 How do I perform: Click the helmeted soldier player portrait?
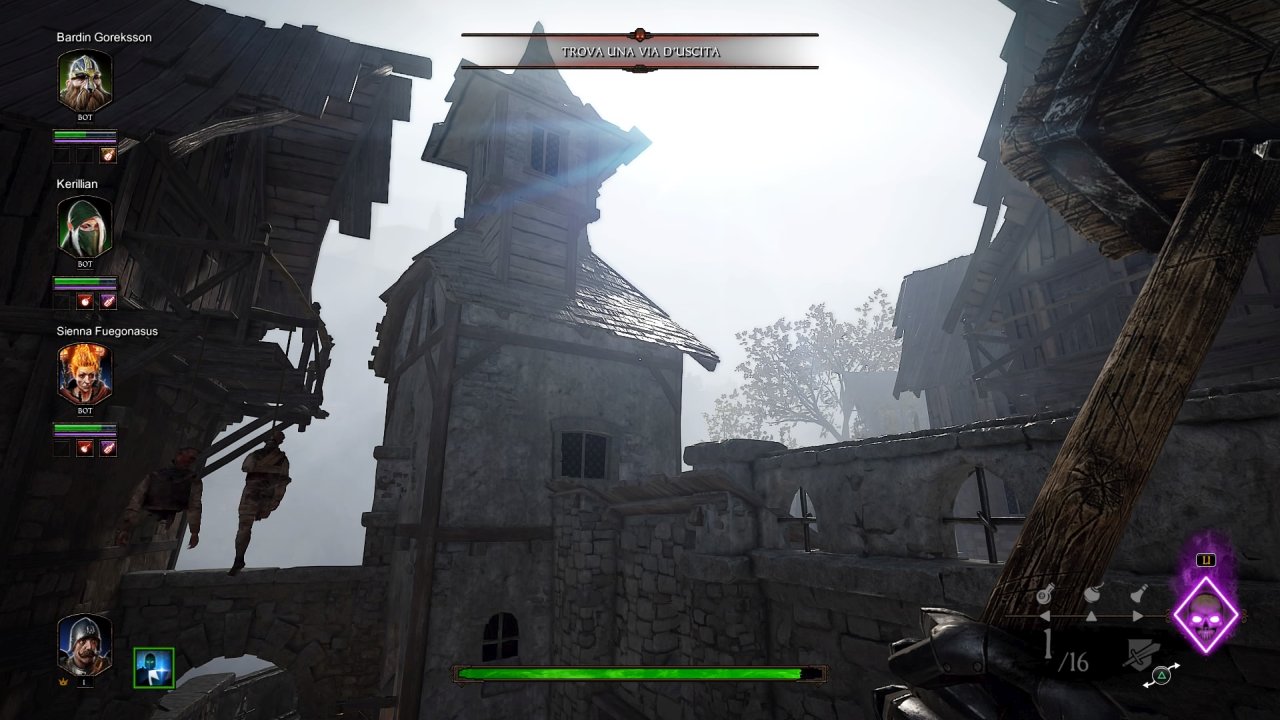pos(84,643)
